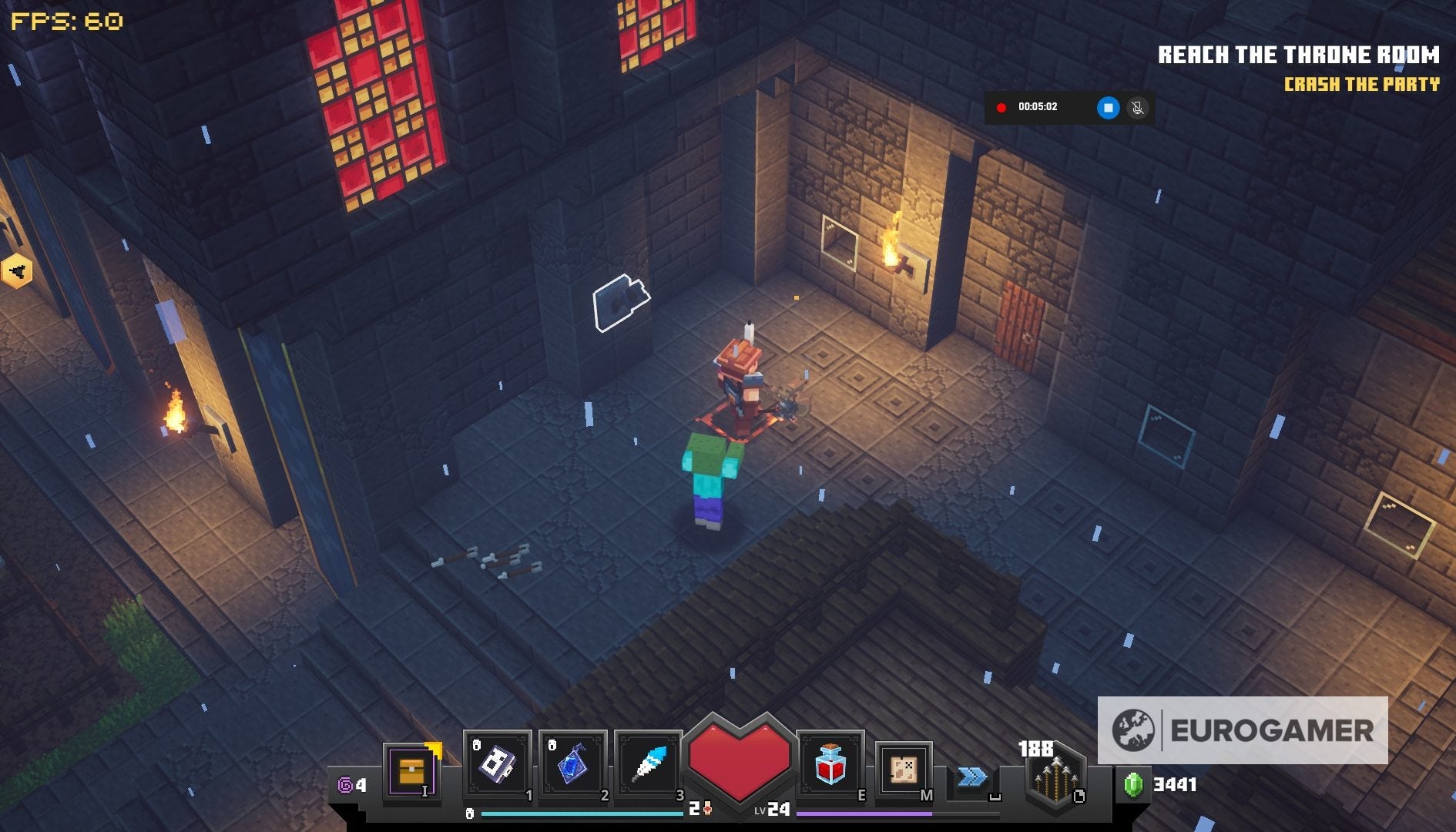Image resolution: width=1456 pixels, height=832 pixels.
Task: Click the timer showing 00:05:02
Action: point(1039,108)
